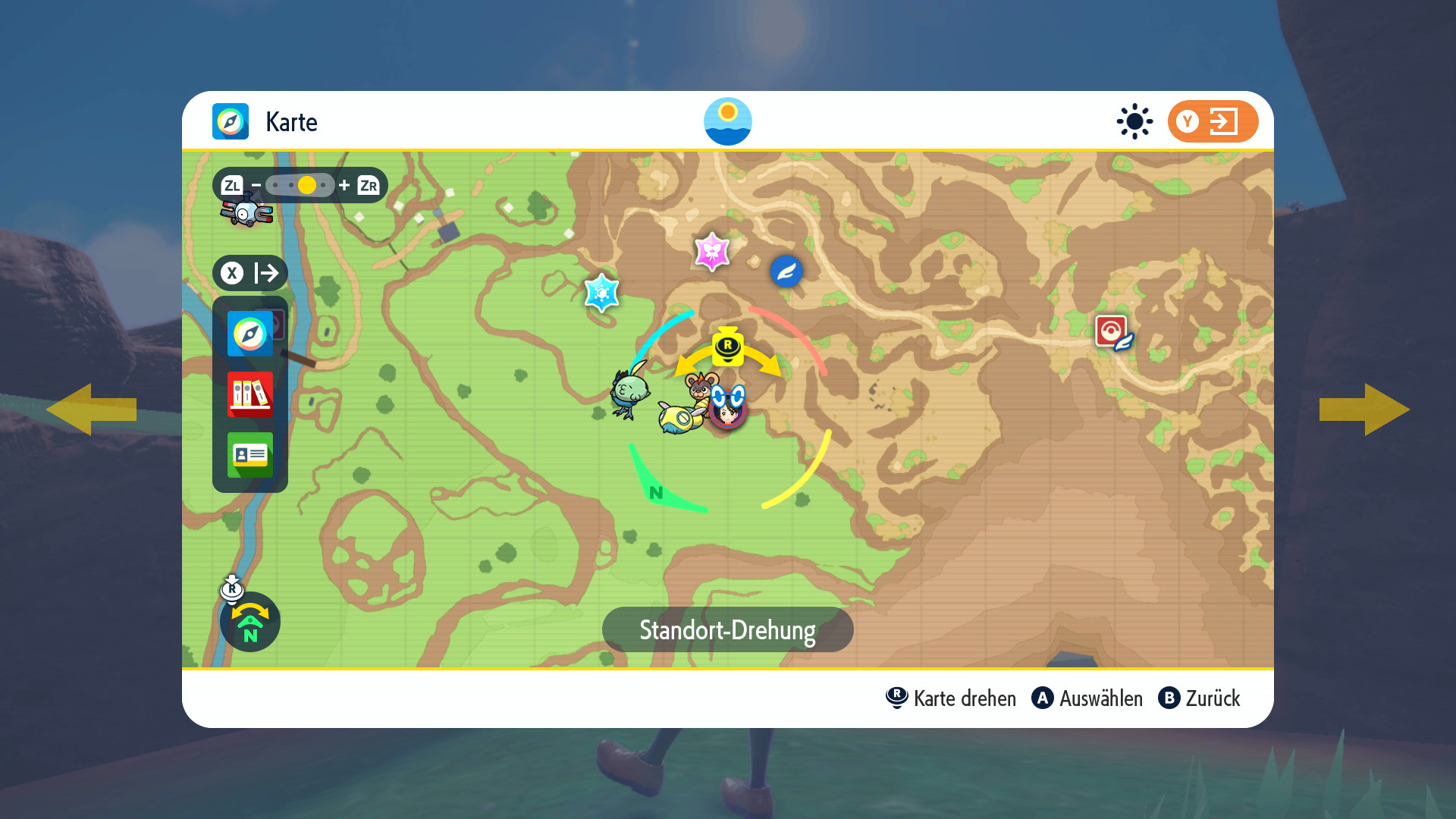
Task: Select the pink Tera Raid crystal marker
Action: [x=712, y=252]
